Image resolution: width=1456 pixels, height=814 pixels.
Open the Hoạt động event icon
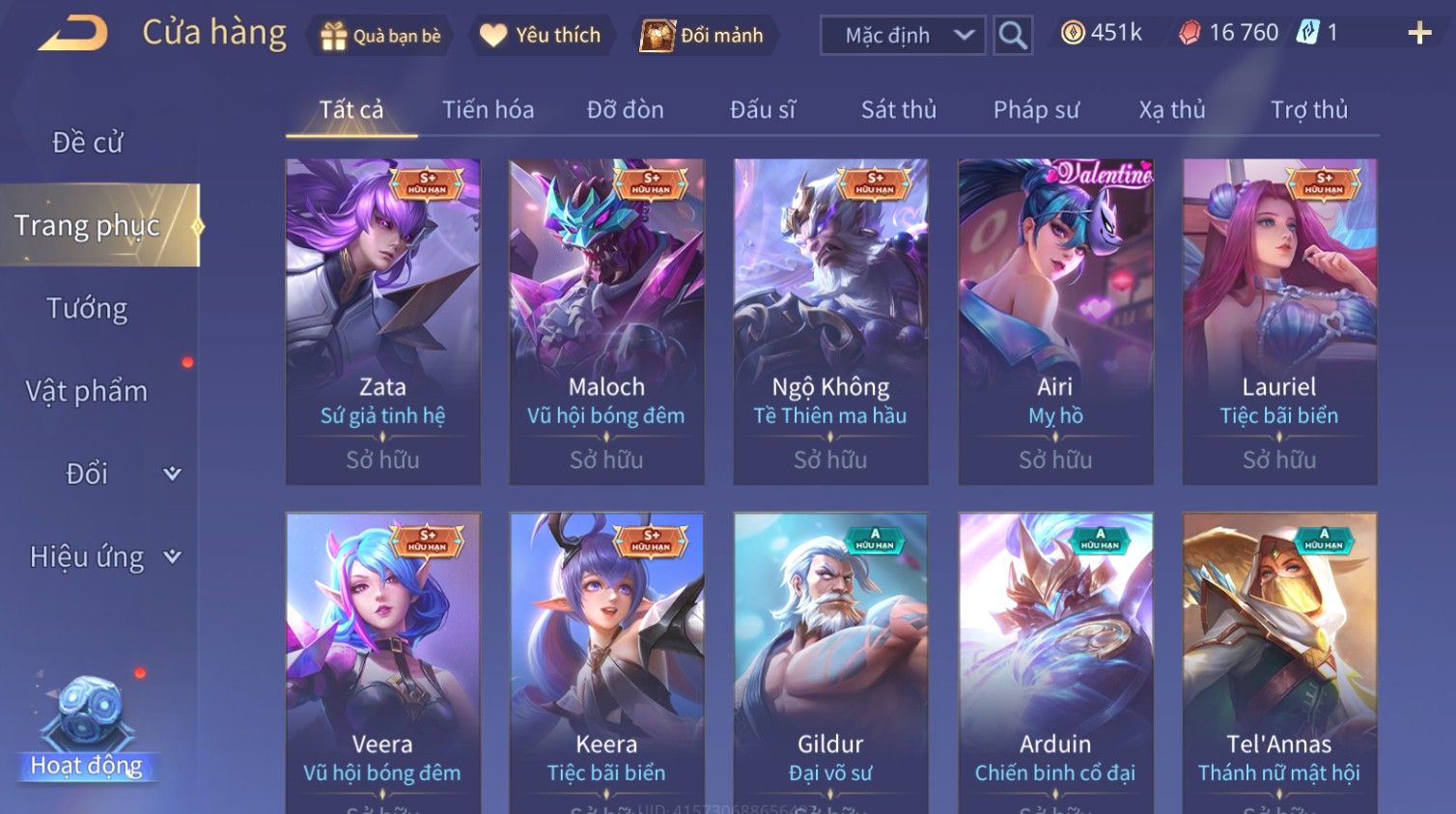pos(87,724)
